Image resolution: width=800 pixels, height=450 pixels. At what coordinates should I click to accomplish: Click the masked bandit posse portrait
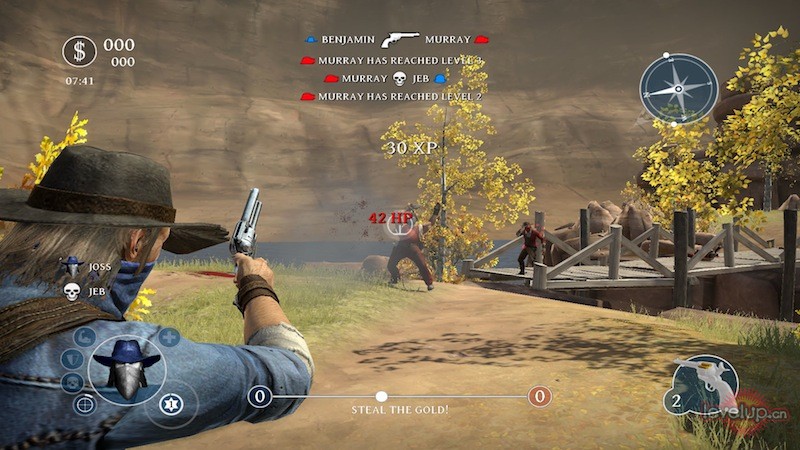point(126,369)
